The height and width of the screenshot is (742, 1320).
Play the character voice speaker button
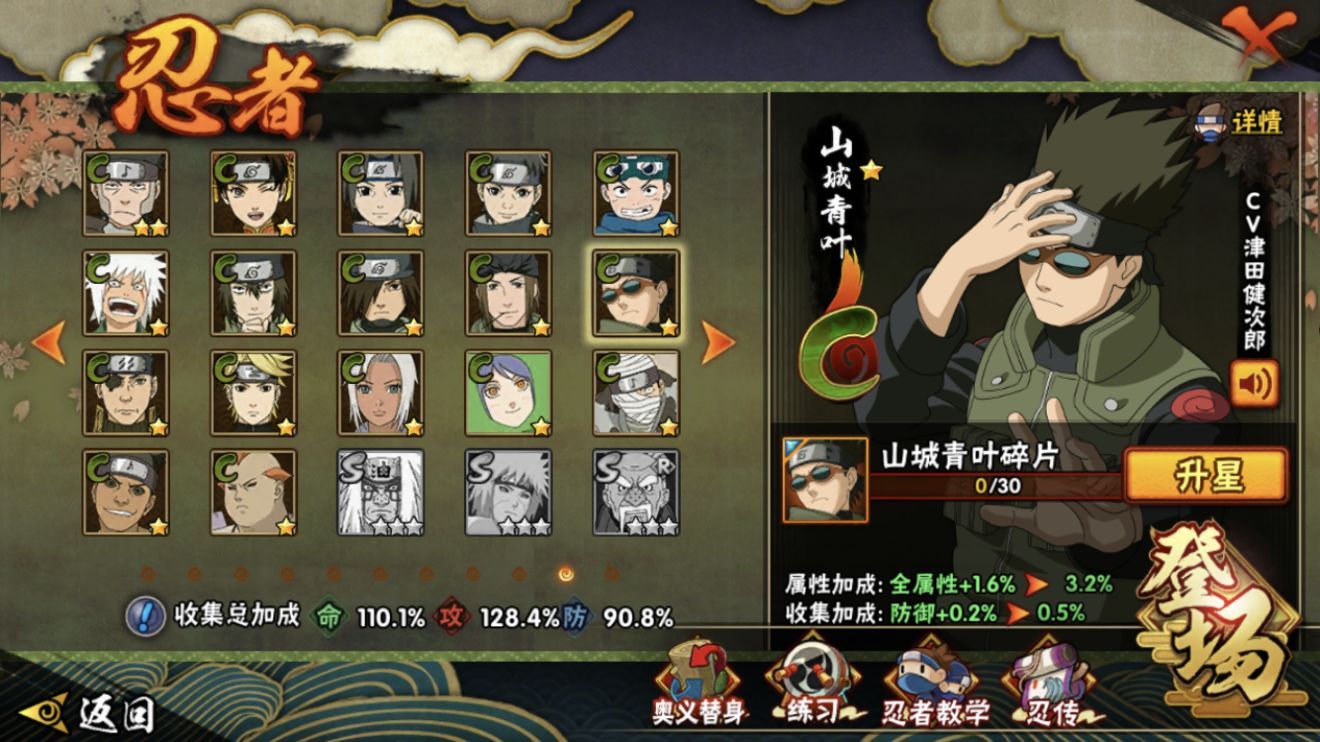(x=1255, y=383)
